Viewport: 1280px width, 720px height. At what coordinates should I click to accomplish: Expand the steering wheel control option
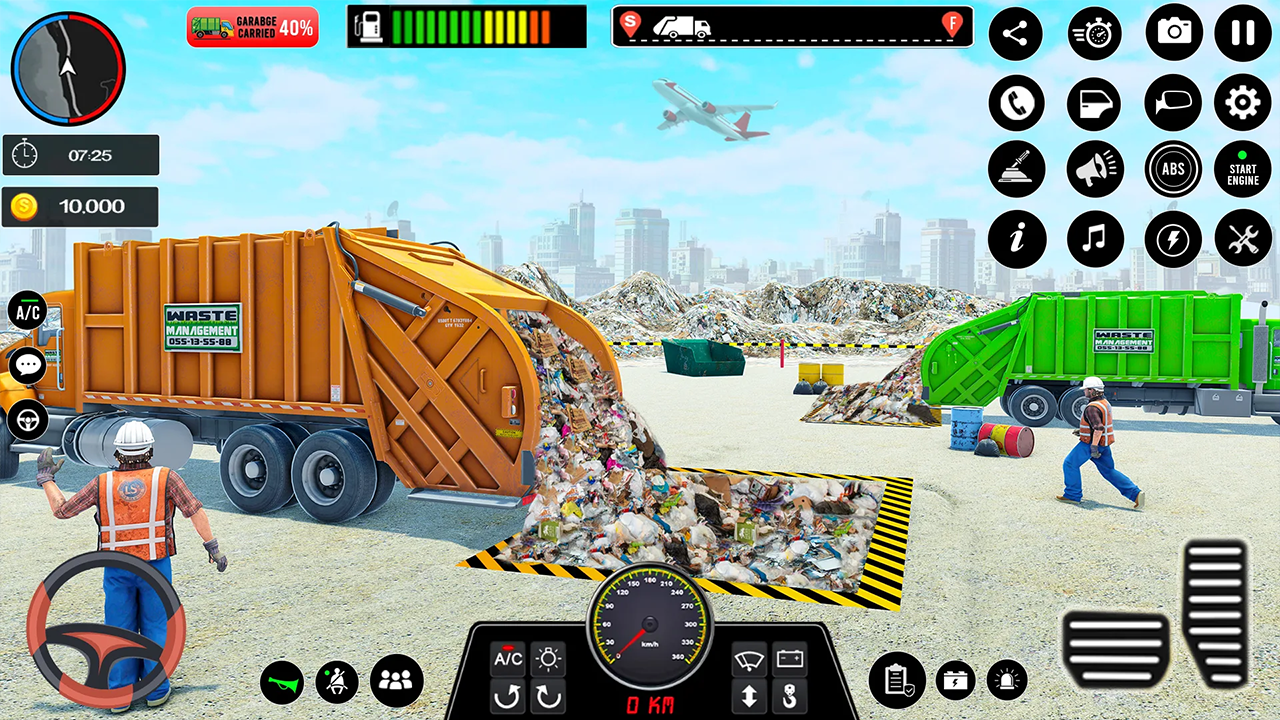(27, 420)
